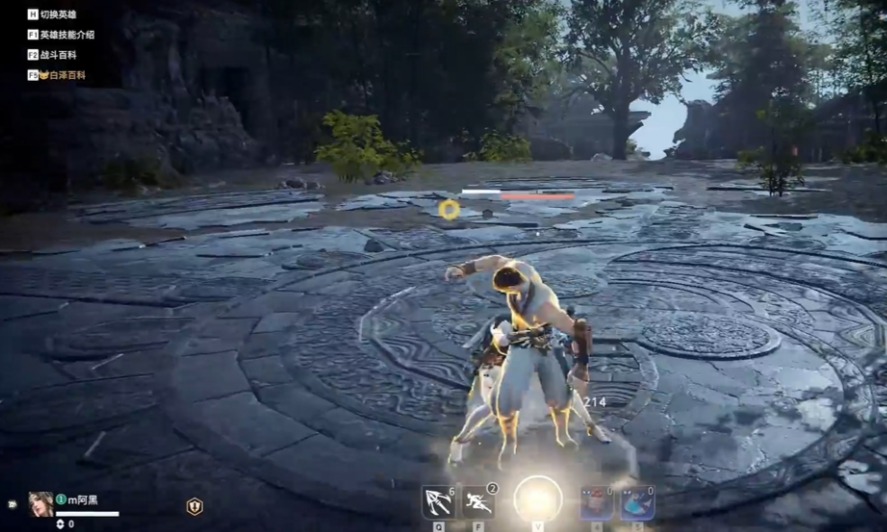Open the 战斗百科 combat encyclopedia
Image resolution: width=887 pixels, height=532 pixels.
point(59,55)
